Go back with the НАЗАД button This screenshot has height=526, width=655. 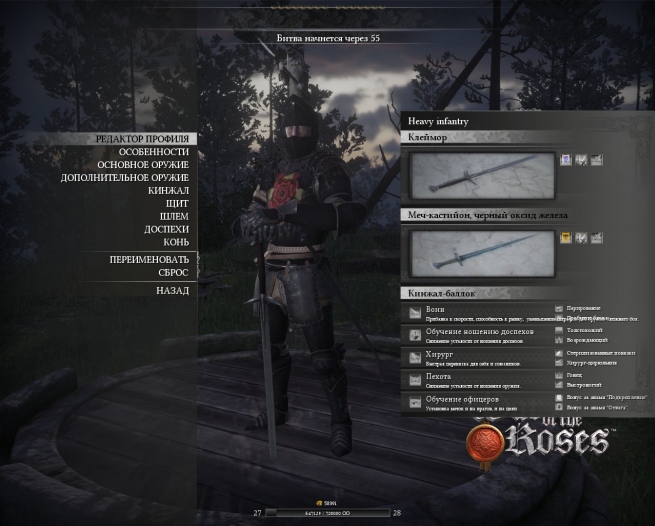(x=171, y=290)
